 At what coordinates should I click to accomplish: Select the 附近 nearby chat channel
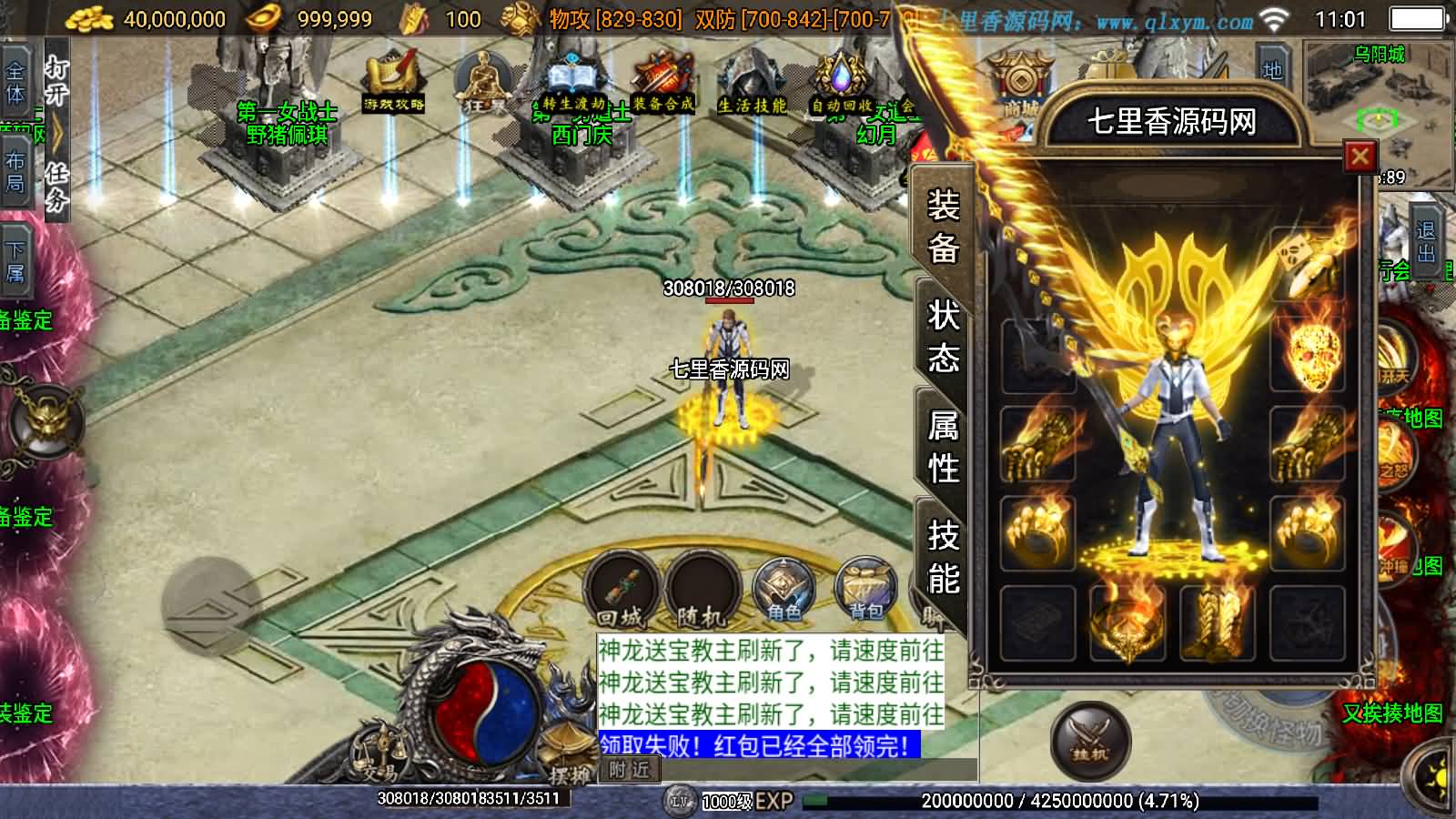tap(629, 770)
